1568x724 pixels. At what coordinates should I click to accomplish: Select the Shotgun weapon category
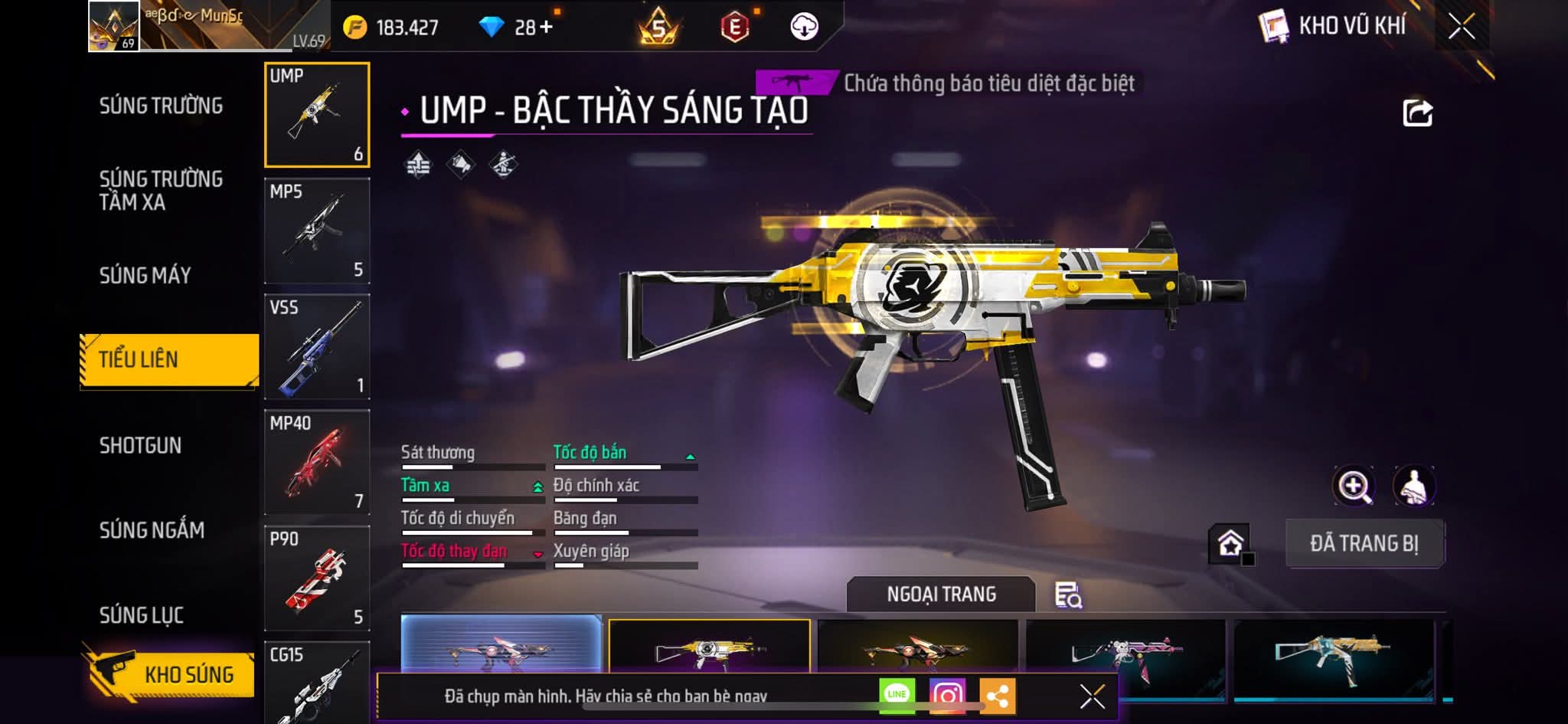tap(140, 446)
